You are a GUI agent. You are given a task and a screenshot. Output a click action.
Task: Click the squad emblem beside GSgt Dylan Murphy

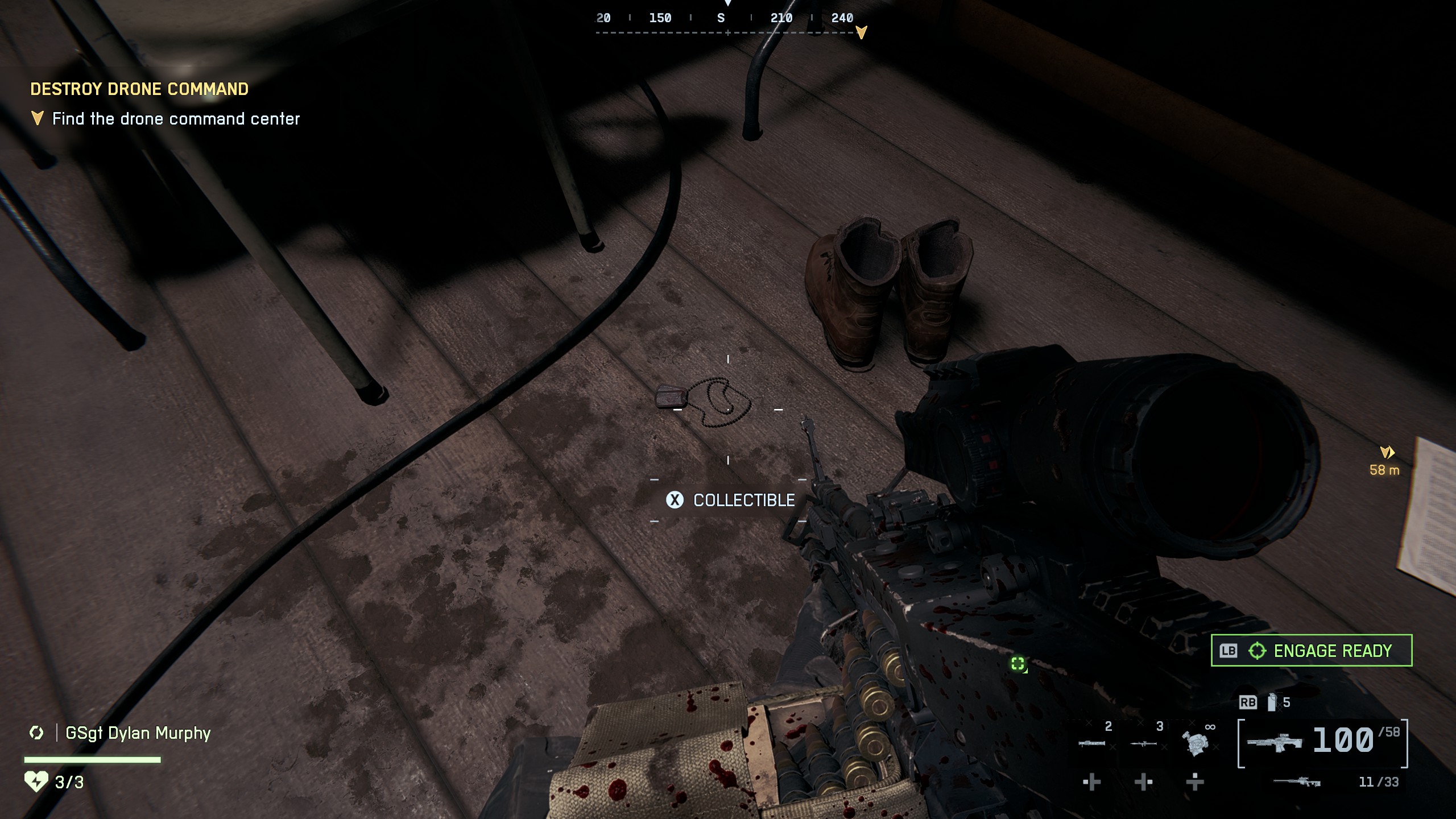(38, 733)
